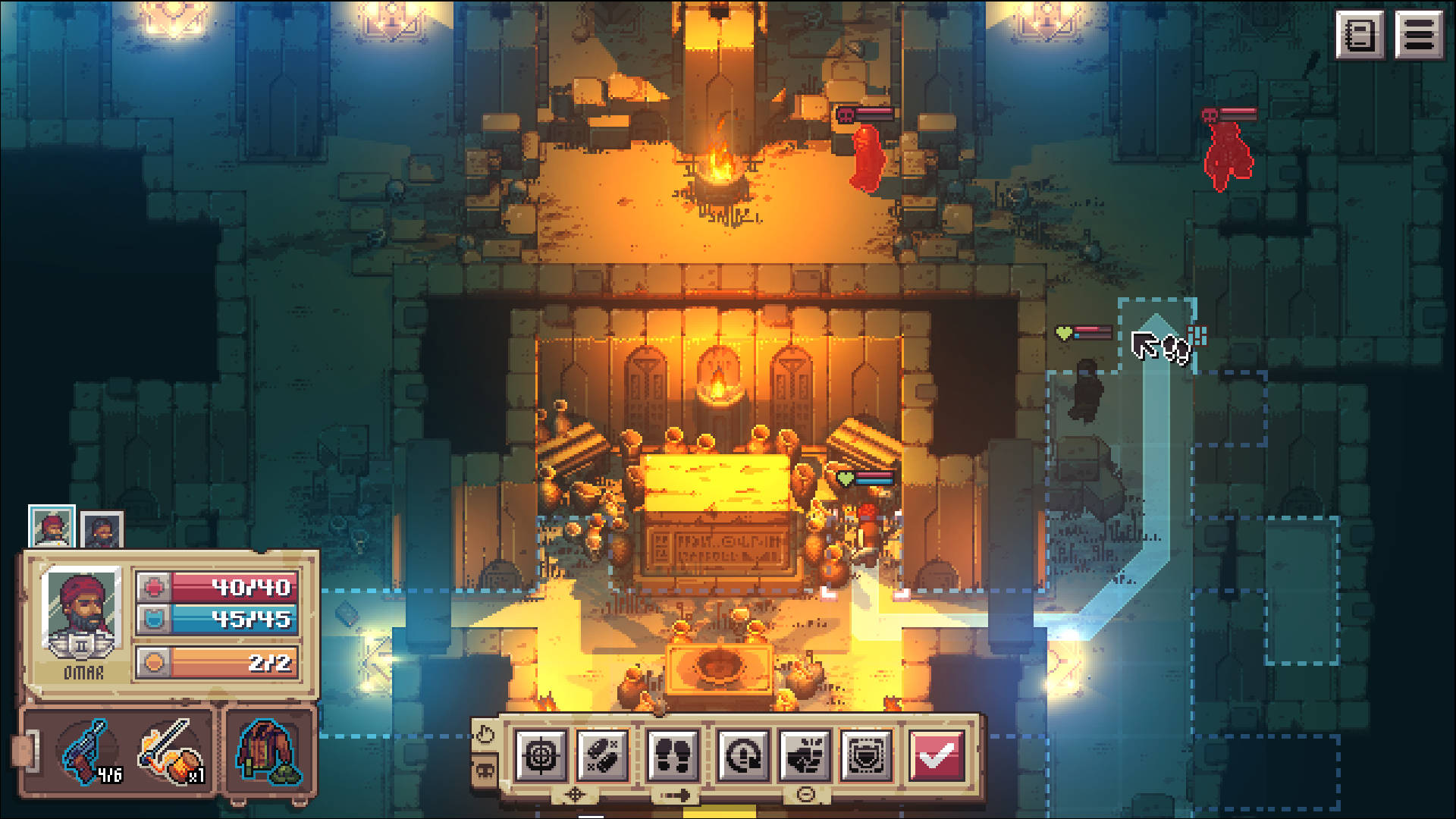This screenshot has width=1456, height=819.
Task: Open the journal notebook in the corner
Action: click(1360, 34)
